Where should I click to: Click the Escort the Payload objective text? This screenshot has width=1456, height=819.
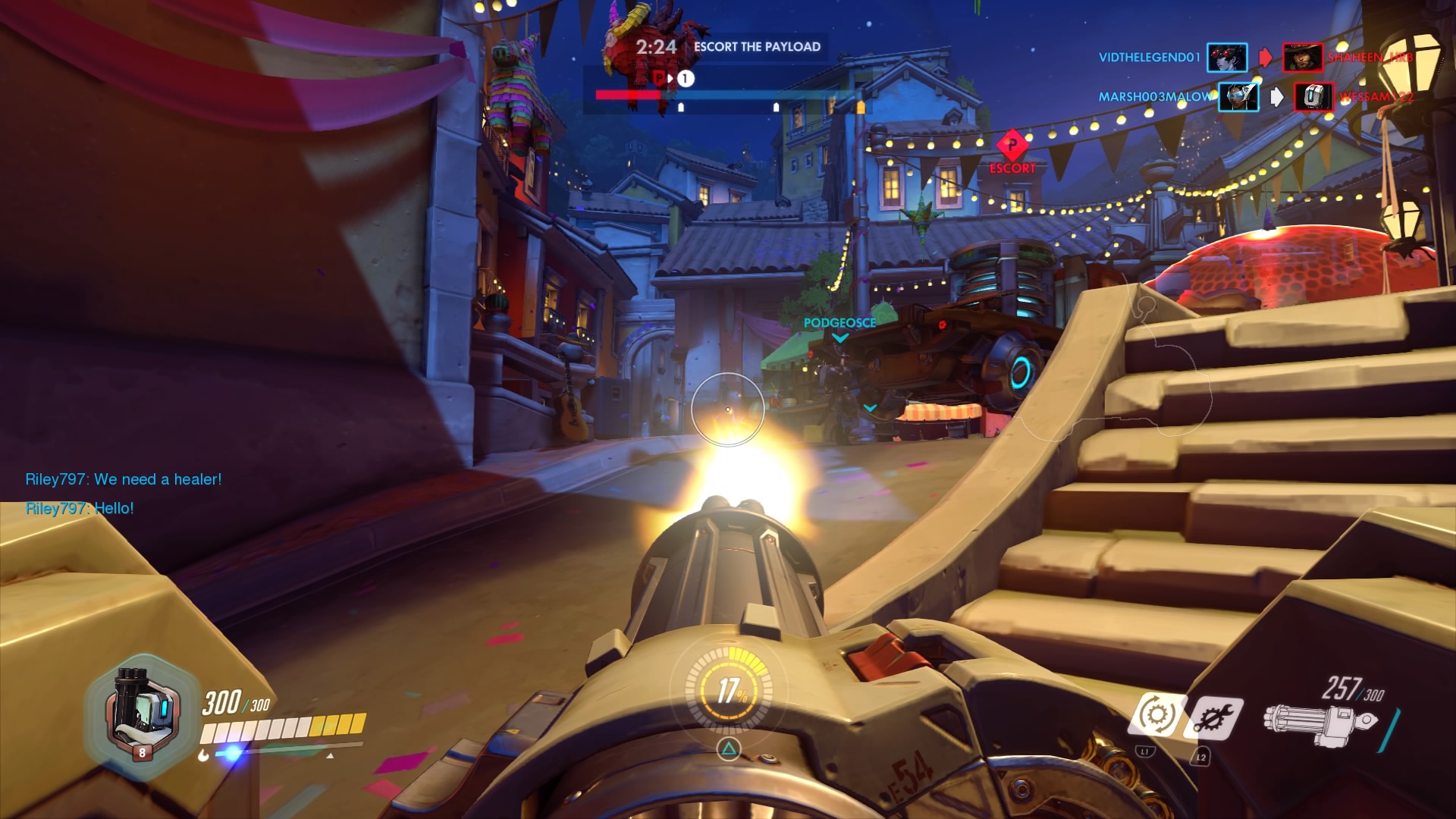coord(757,47)
